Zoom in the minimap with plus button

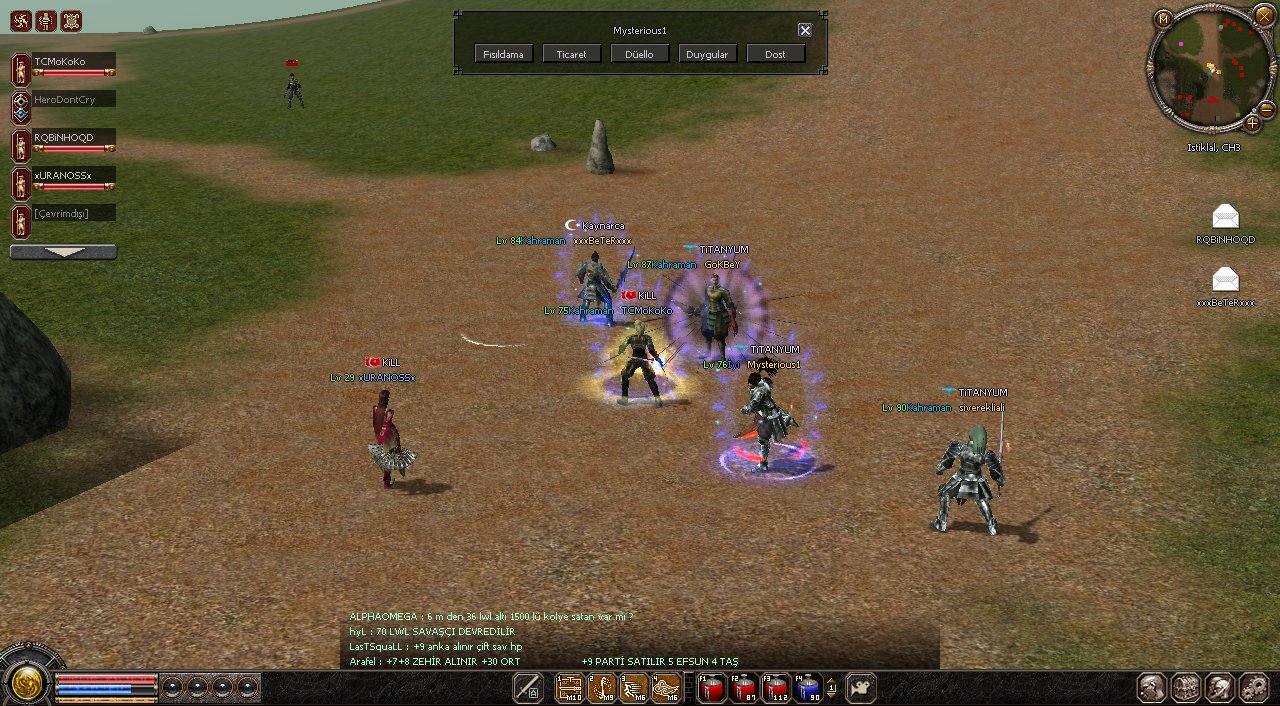point(1252,123)
